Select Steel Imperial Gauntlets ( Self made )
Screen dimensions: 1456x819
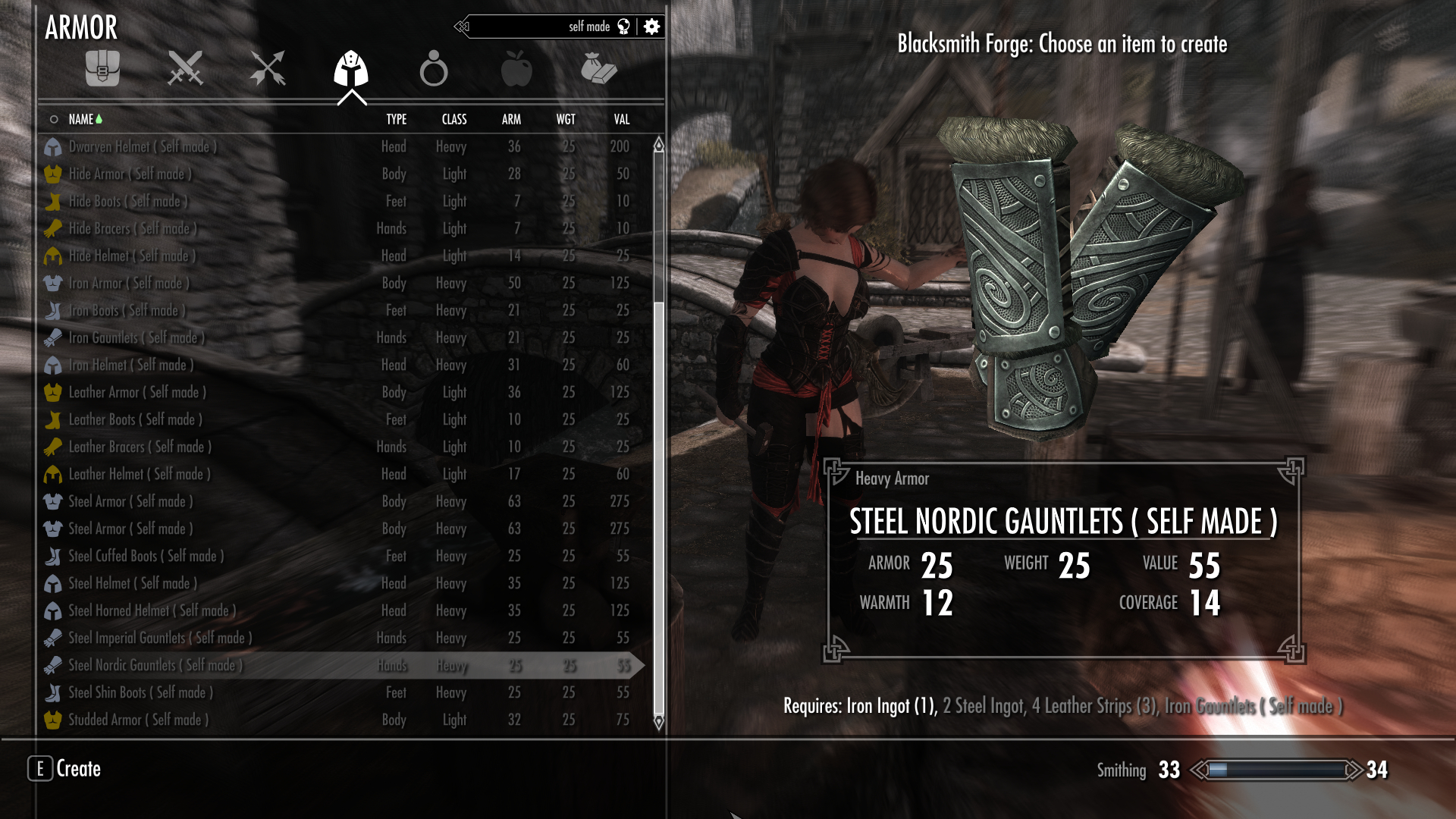pyautogui.click(x=160, y=638)
